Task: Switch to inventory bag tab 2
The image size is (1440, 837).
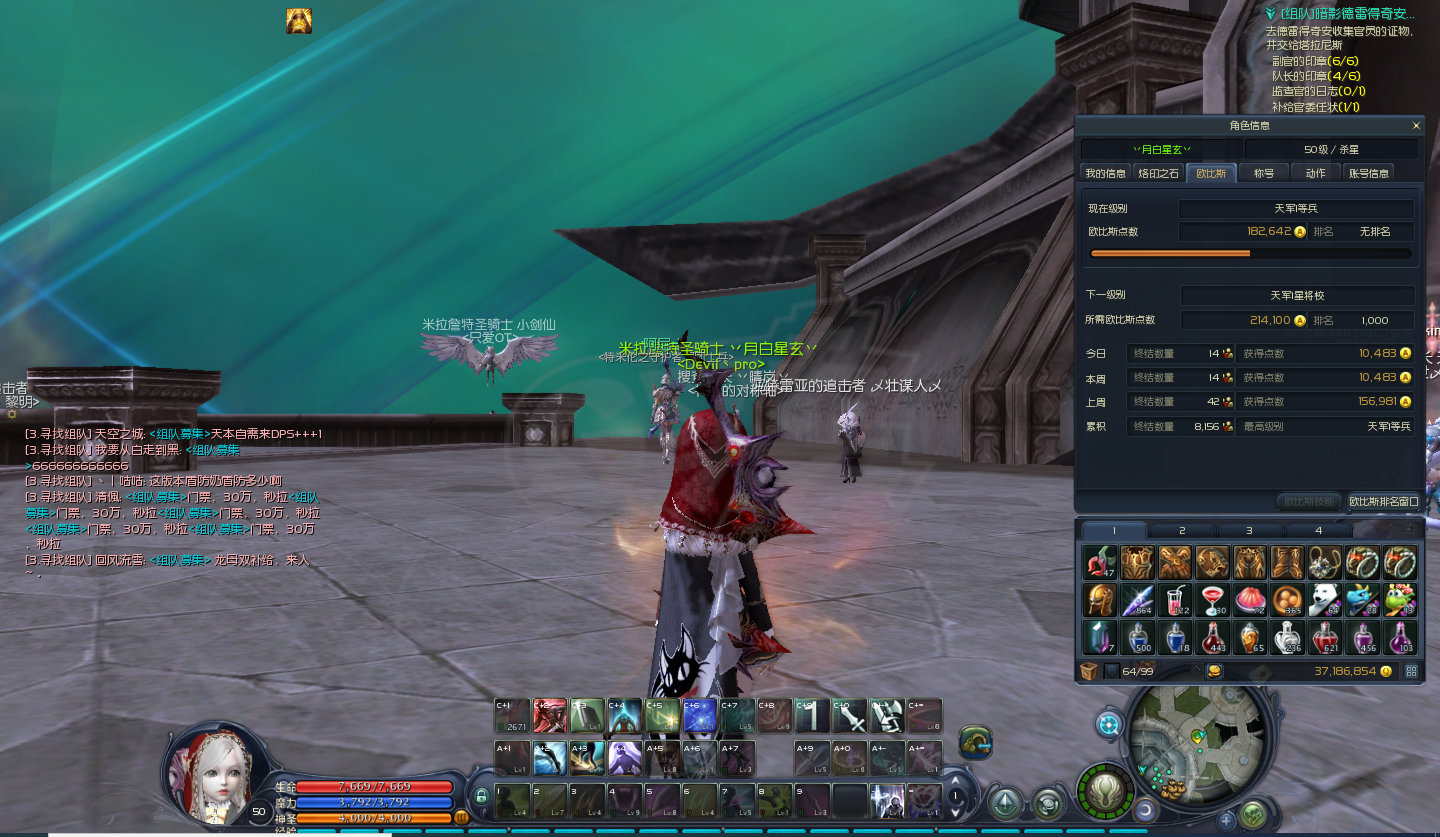Action: (x=1181, y=530)
